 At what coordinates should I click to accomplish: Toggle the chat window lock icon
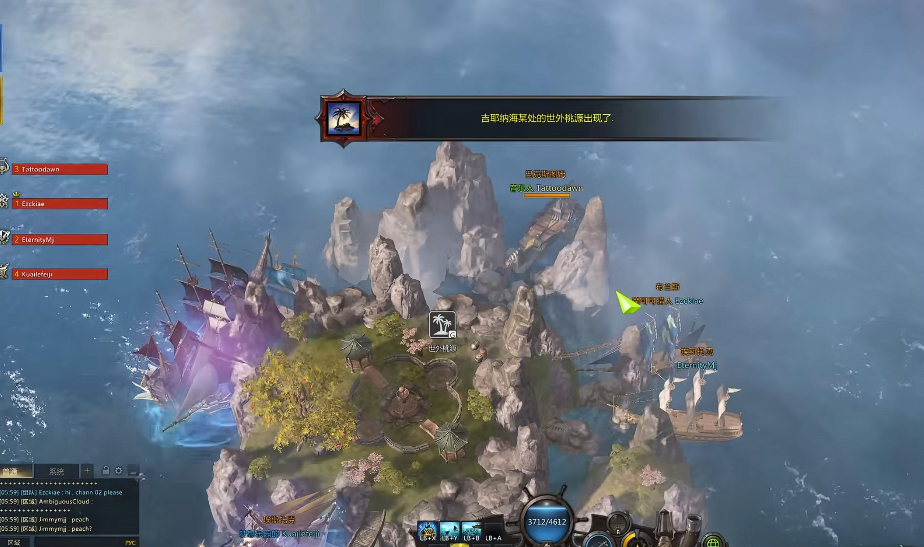105,470
